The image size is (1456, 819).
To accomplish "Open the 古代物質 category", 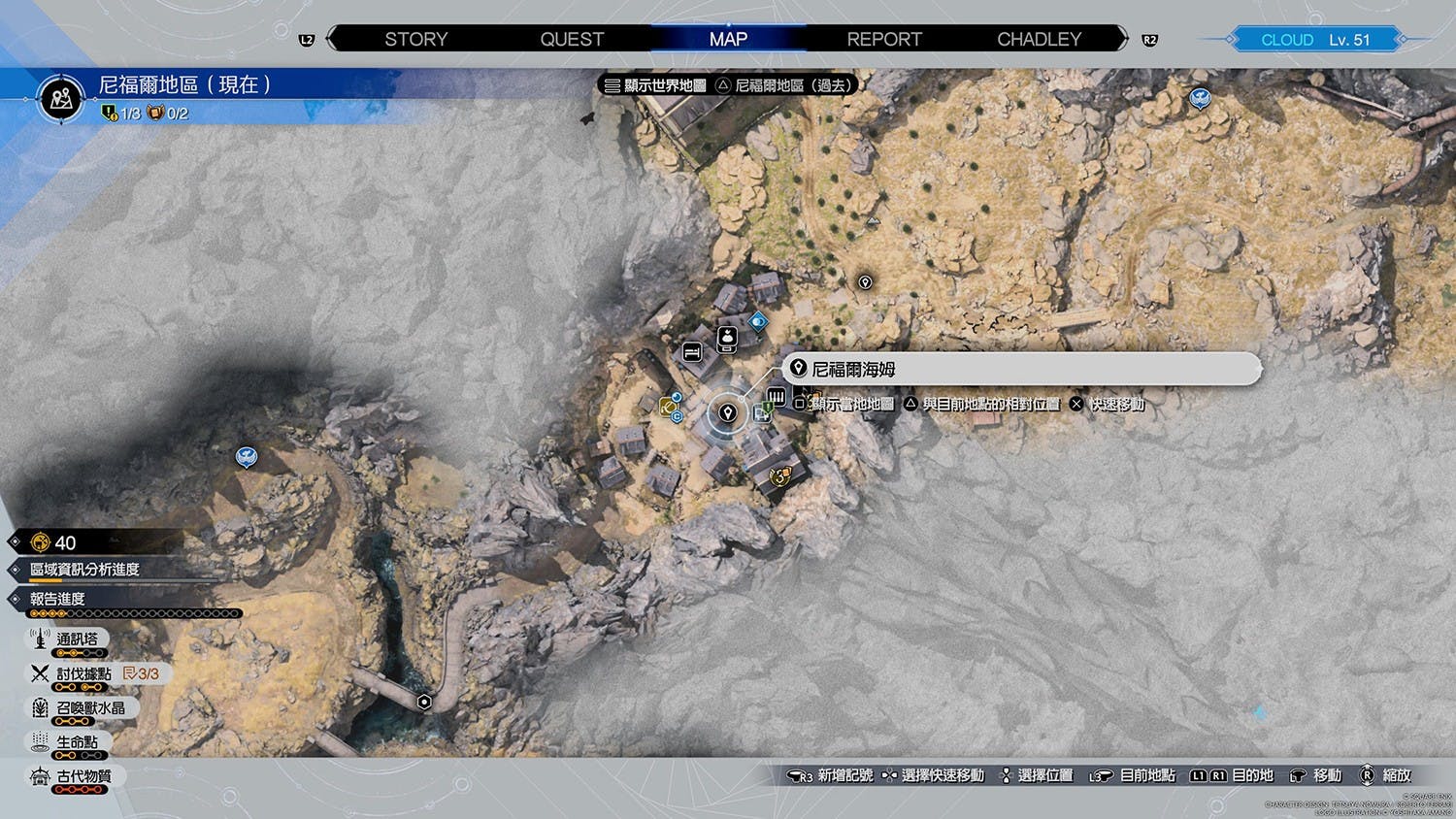I will click(x=83, y=776).
